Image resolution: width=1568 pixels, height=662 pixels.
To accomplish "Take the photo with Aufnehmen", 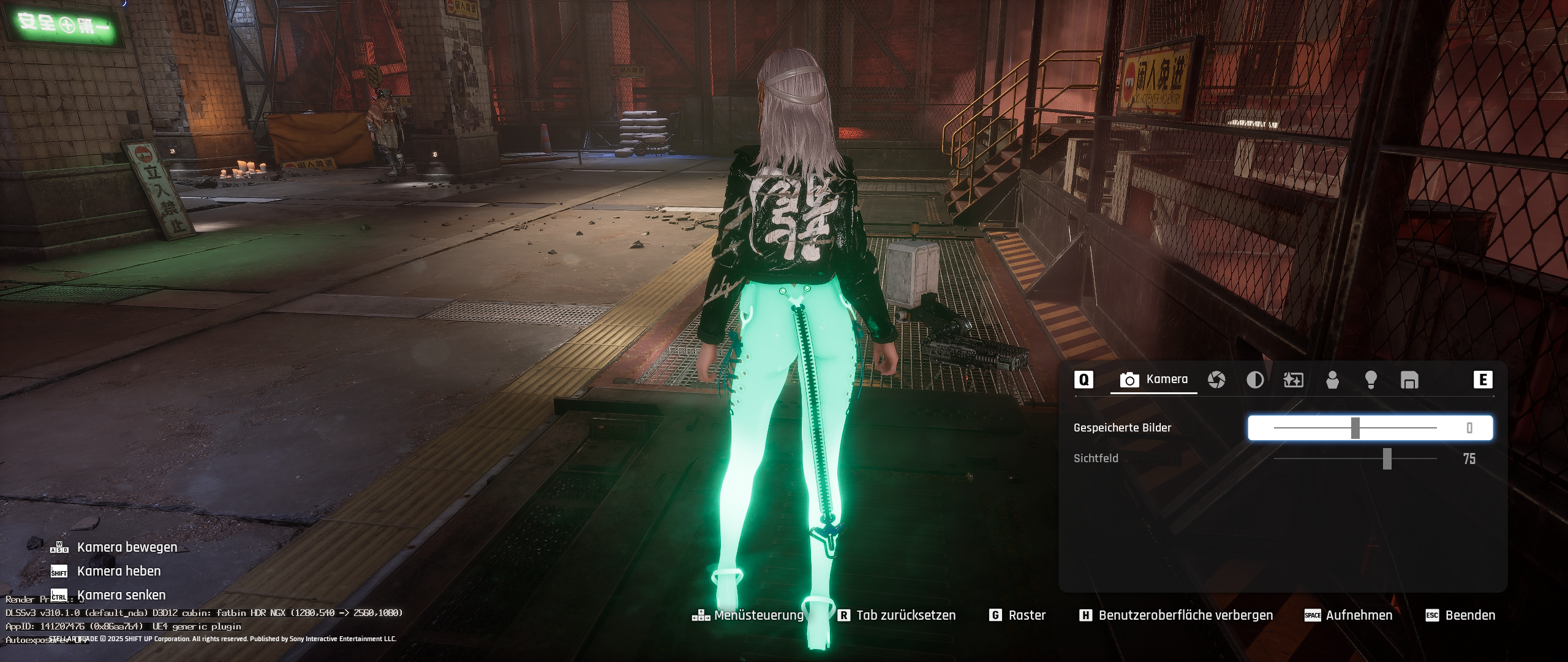I will coord(1349,615).
